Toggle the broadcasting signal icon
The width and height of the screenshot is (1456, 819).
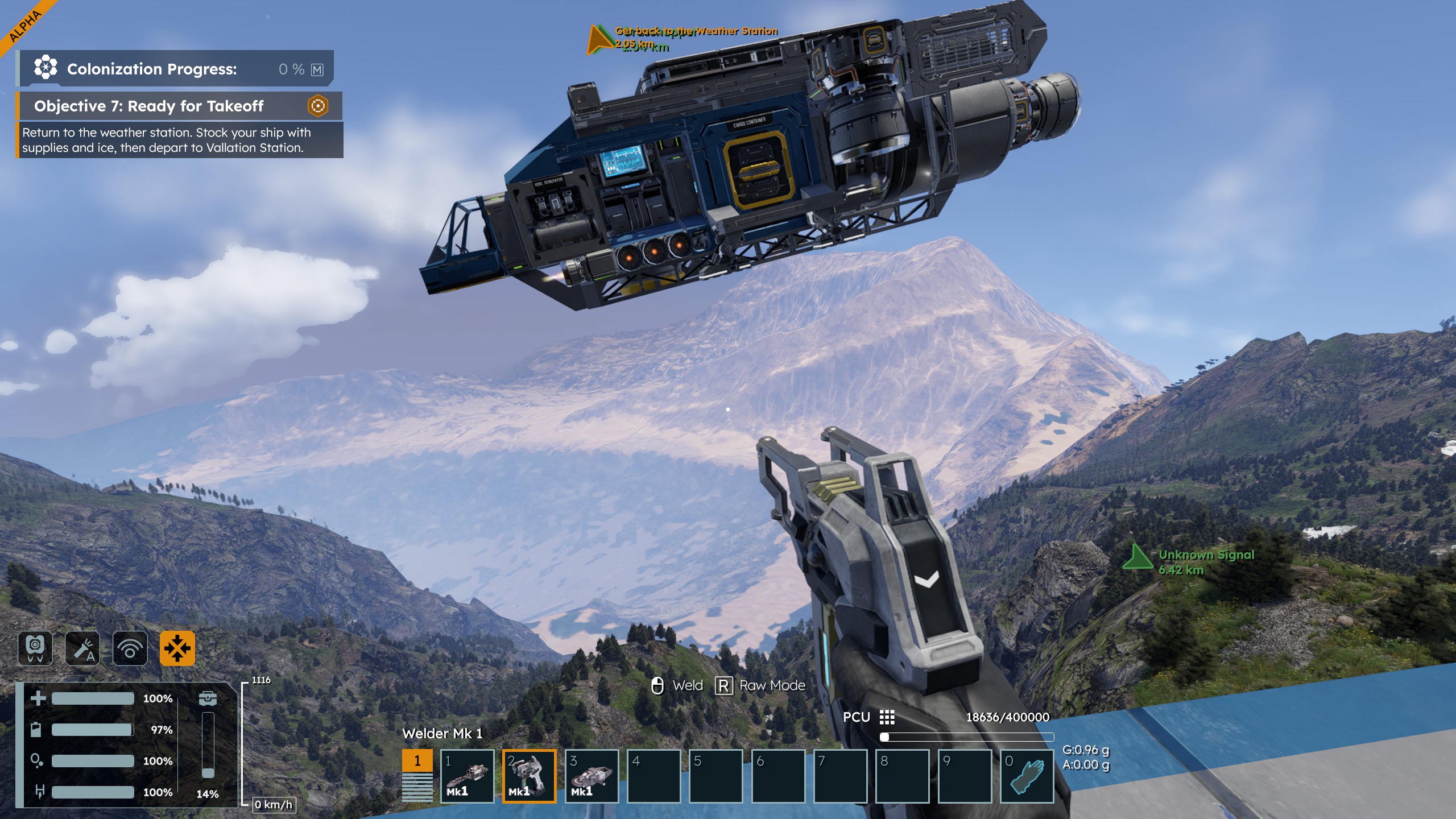point(130,648)
